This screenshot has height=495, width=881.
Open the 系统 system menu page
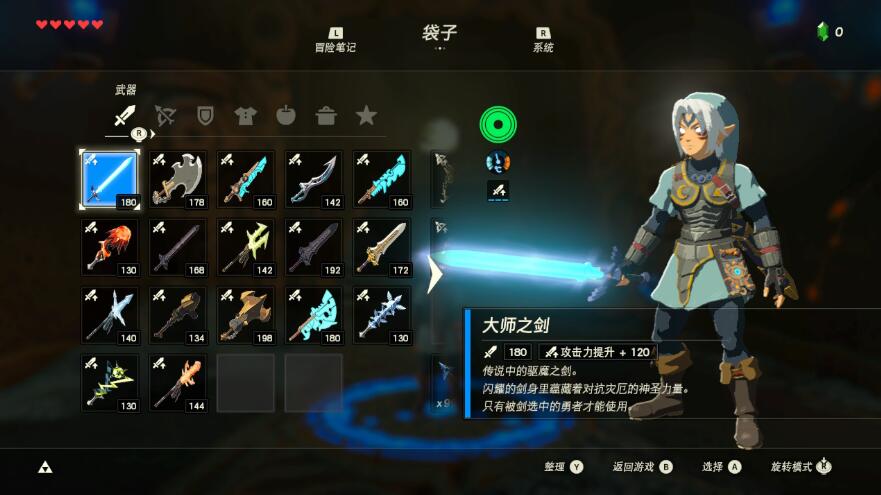(543, 41)
